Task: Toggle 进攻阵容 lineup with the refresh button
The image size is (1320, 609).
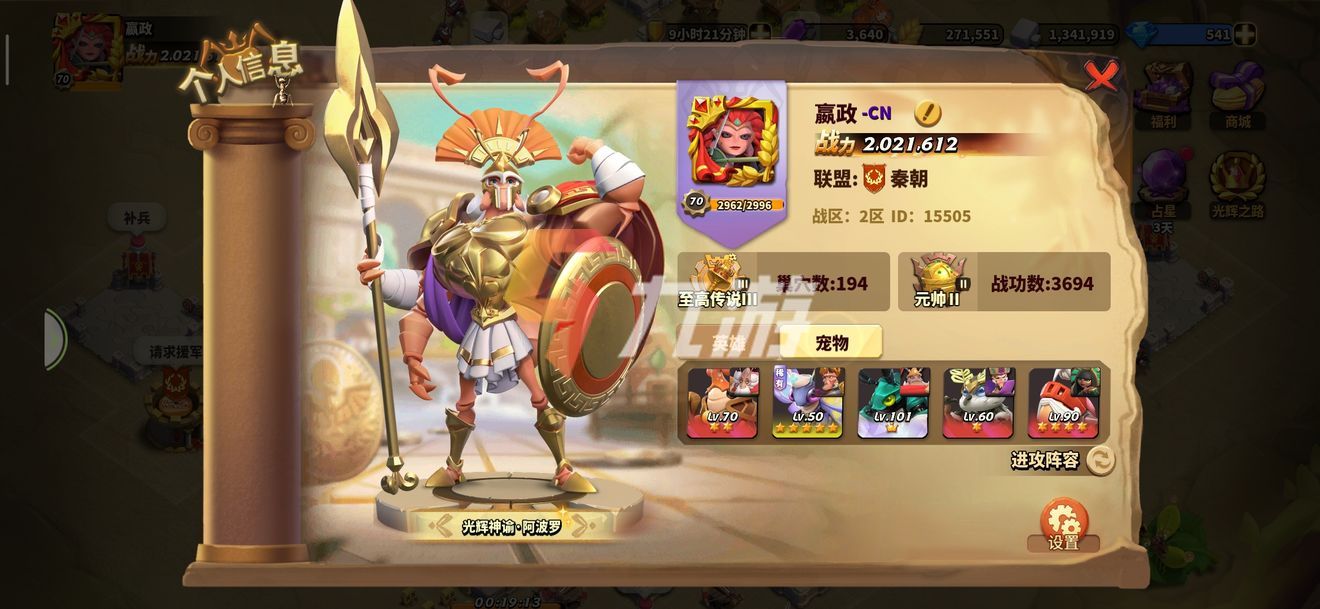Action: pyautogui.click(x=1100, y=460)
